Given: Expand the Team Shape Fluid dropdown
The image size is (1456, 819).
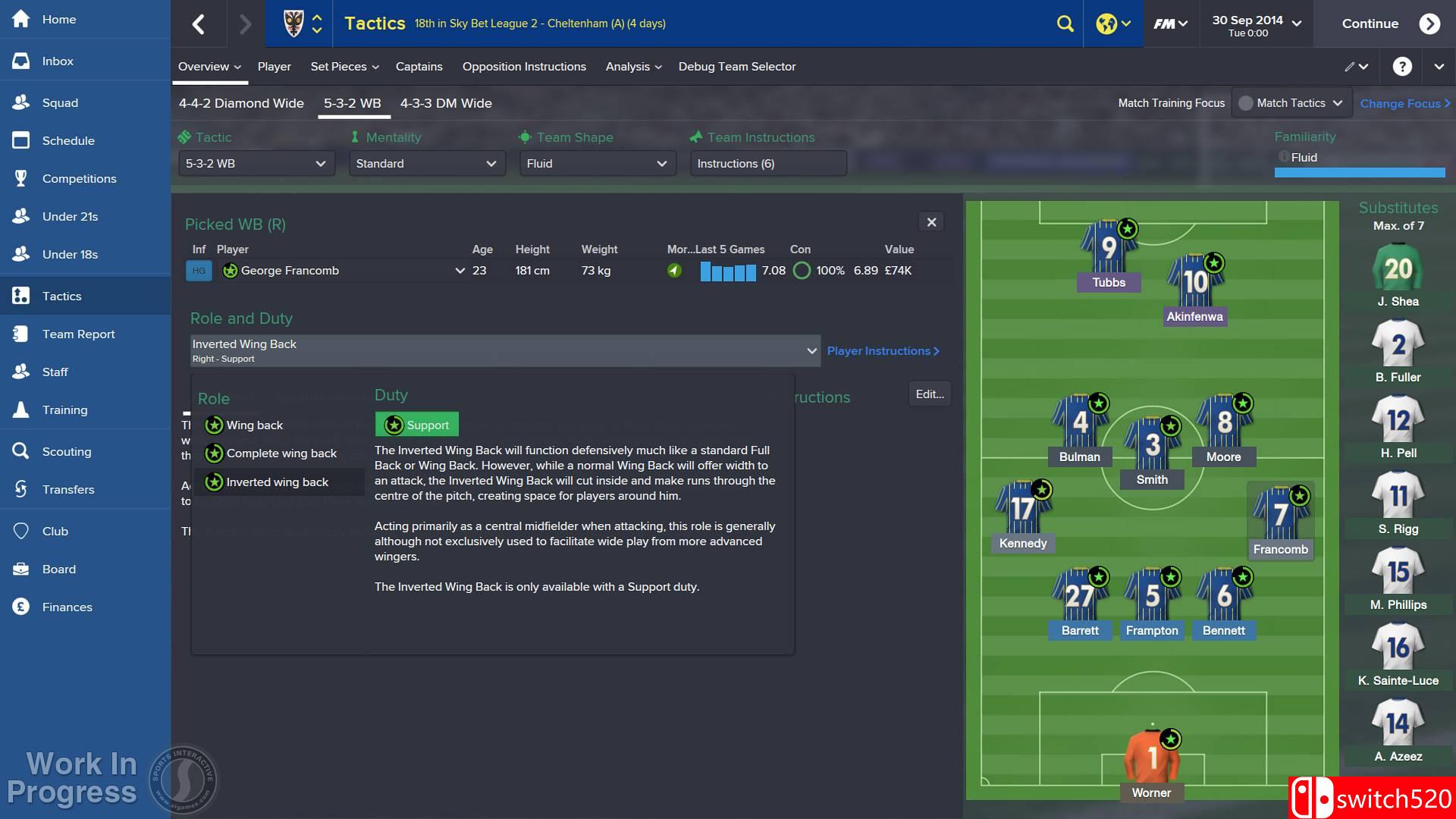Looking at the screenshot, I should 597,163.
